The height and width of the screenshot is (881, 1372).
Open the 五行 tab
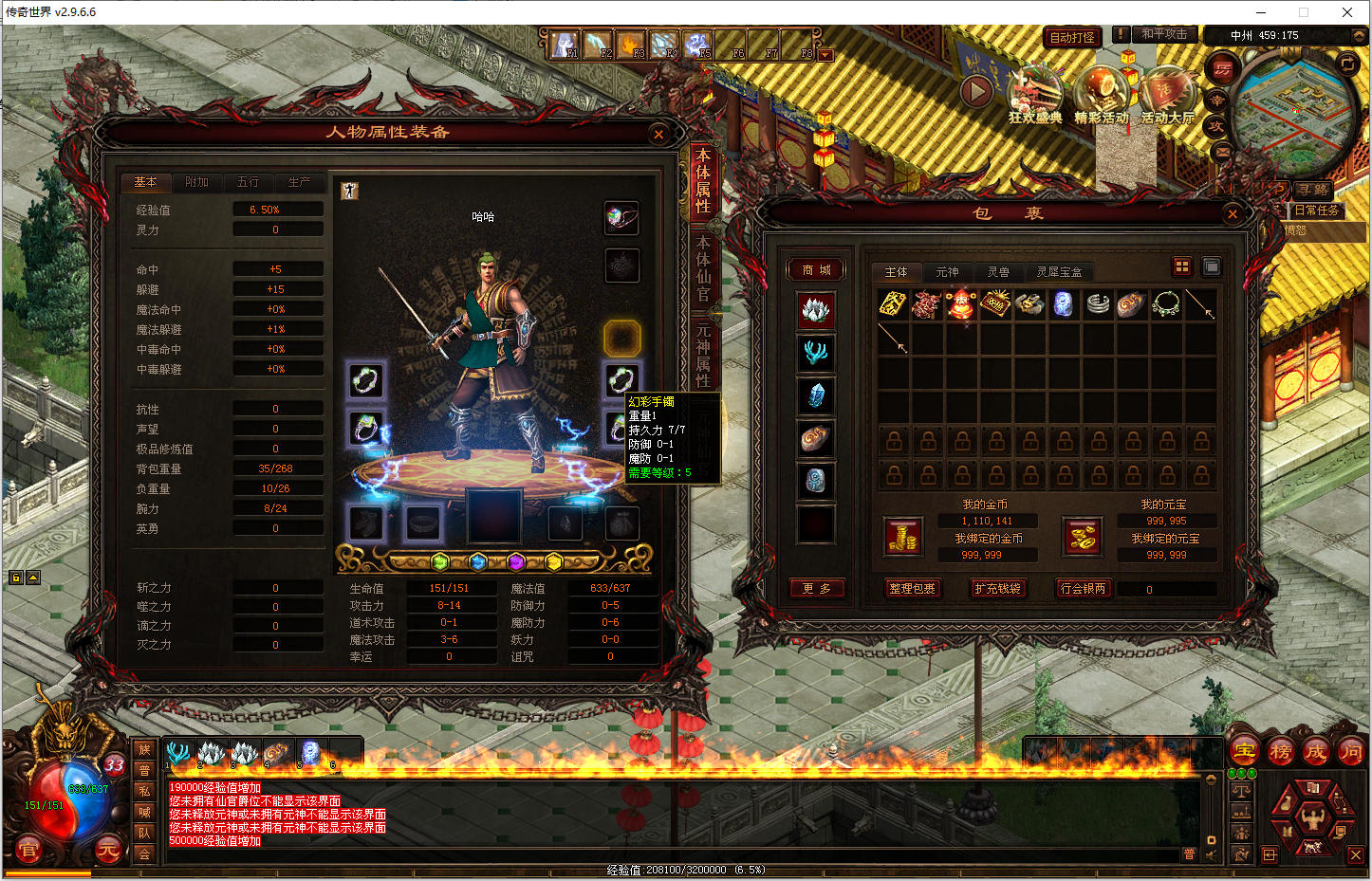click(x=248, y=182)
